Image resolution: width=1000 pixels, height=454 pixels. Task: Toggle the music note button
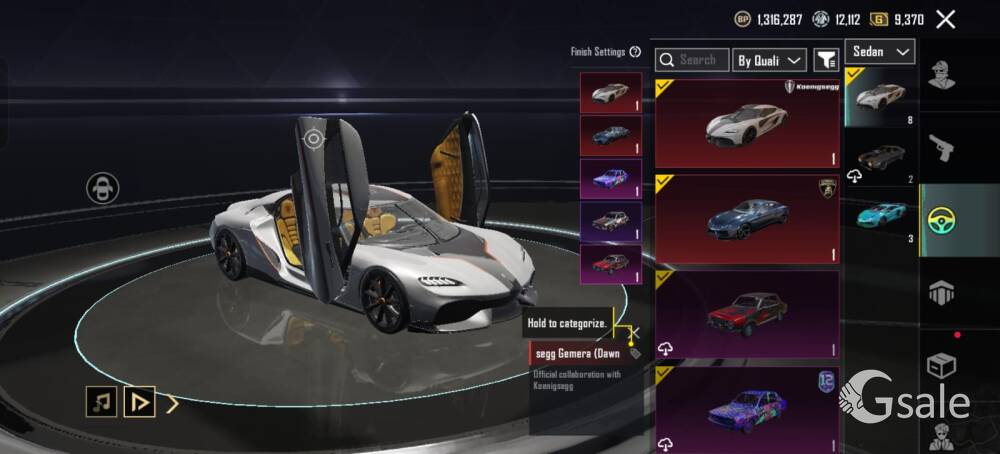pyautogui.click(x=101, y=402)
